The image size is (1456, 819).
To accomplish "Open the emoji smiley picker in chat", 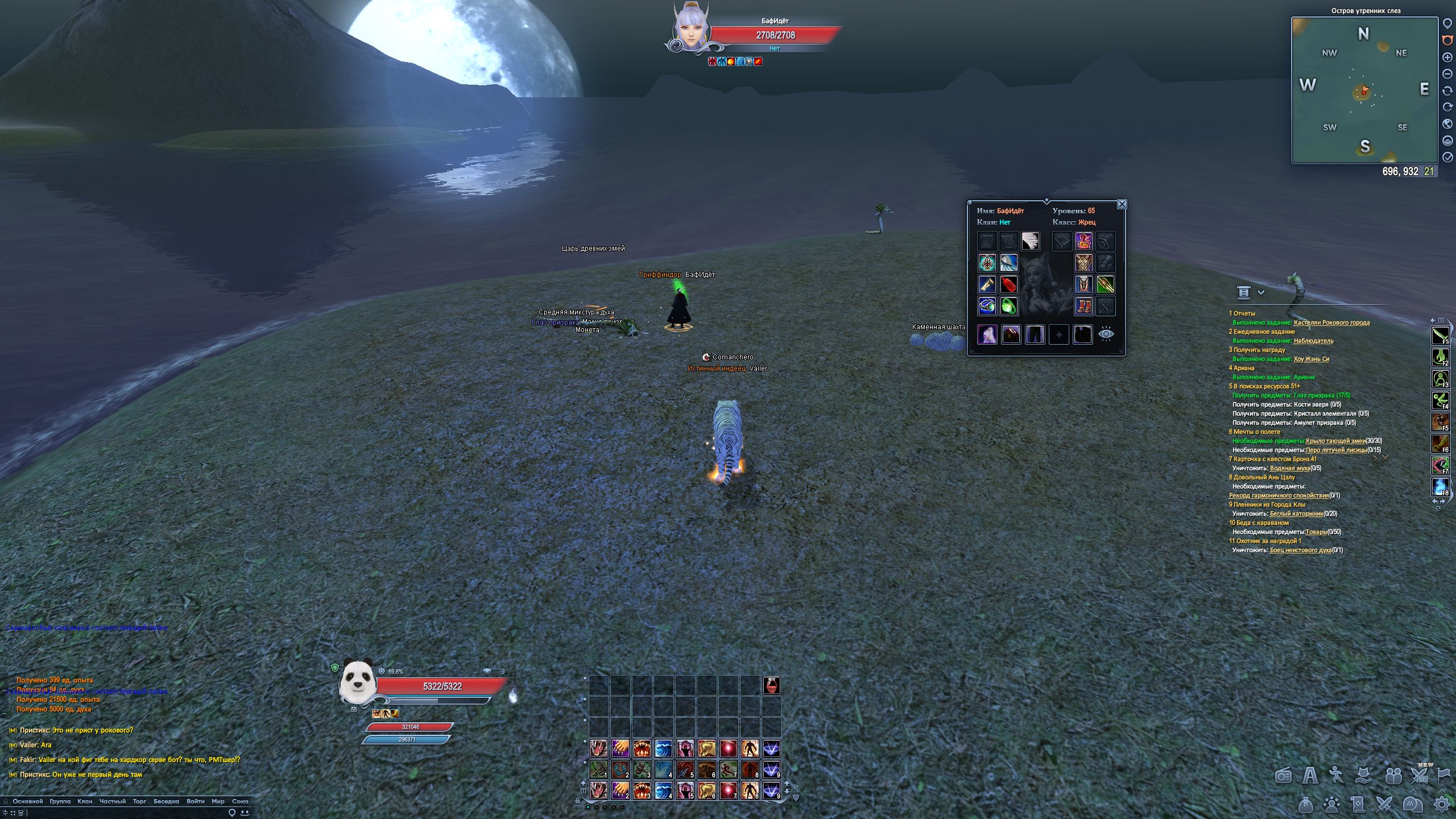I will (x=244, y=813).
